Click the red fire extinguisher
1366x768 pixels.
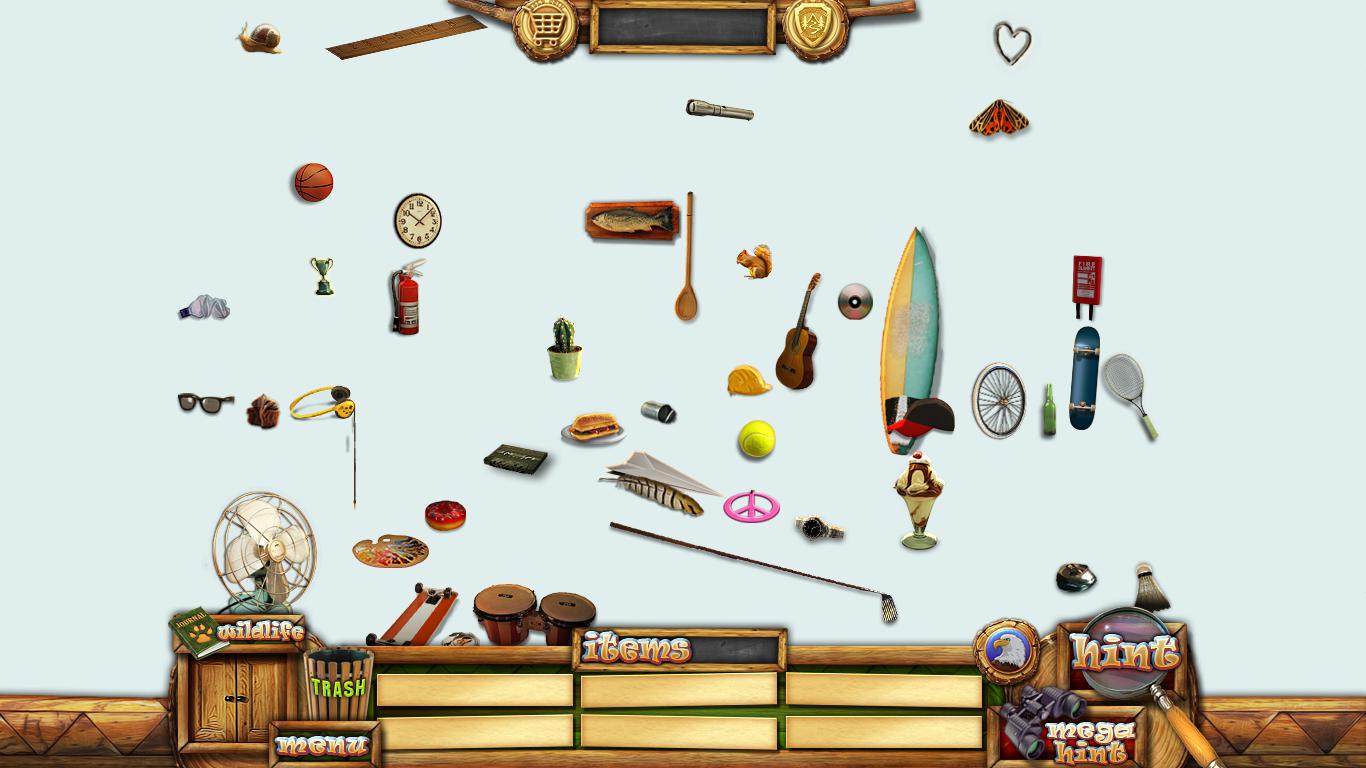(x=406, y=299)
